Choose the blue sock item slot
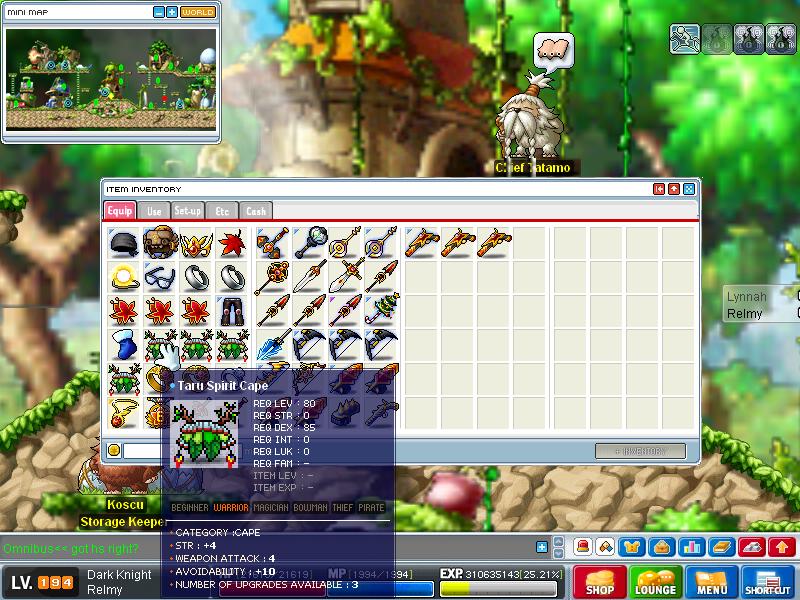This screenshot has width=800, height=600. click(x=122, y=345)
